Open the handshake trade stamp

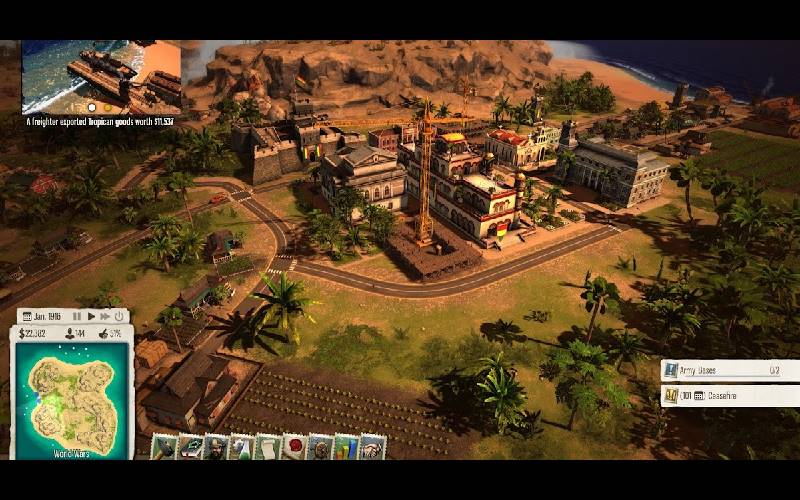[x=372, y=447]
